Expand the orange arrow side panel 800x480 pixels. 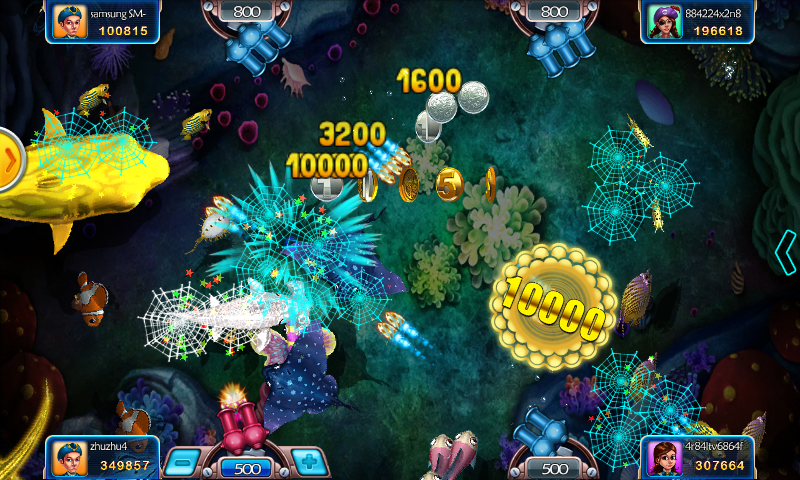click(x=10, y=158)
